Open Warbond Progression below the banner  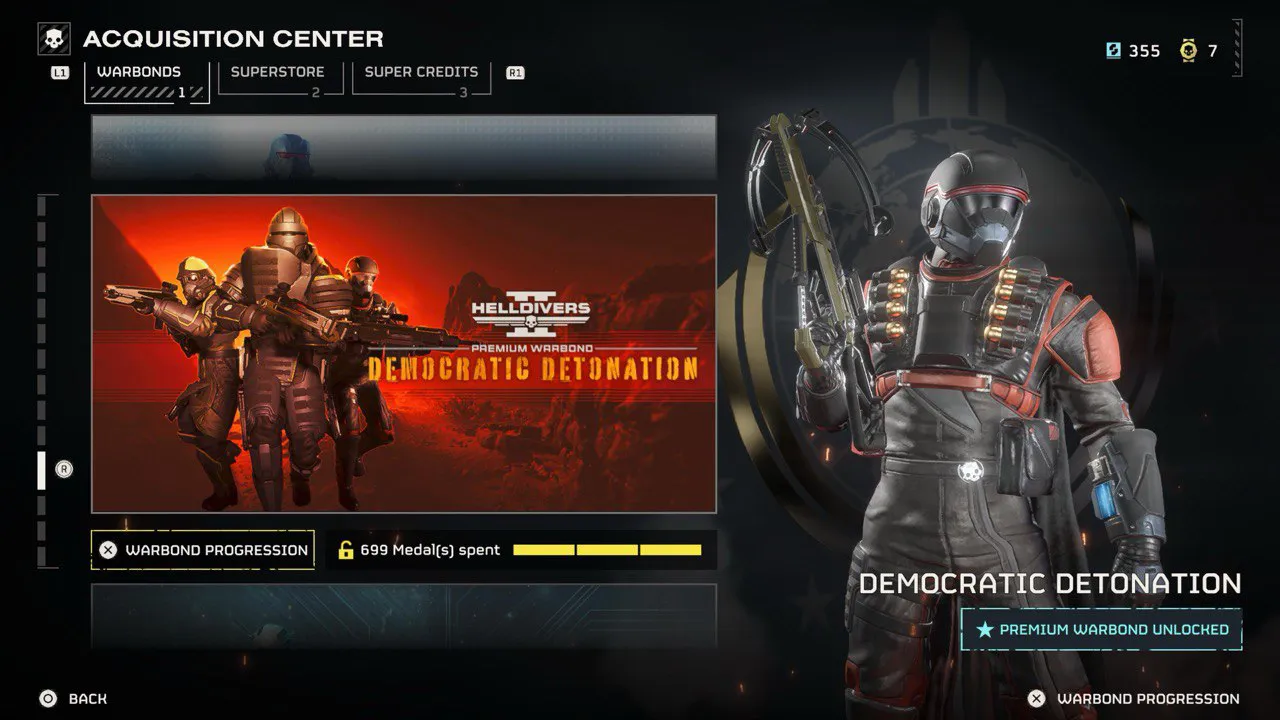point(203,550)
